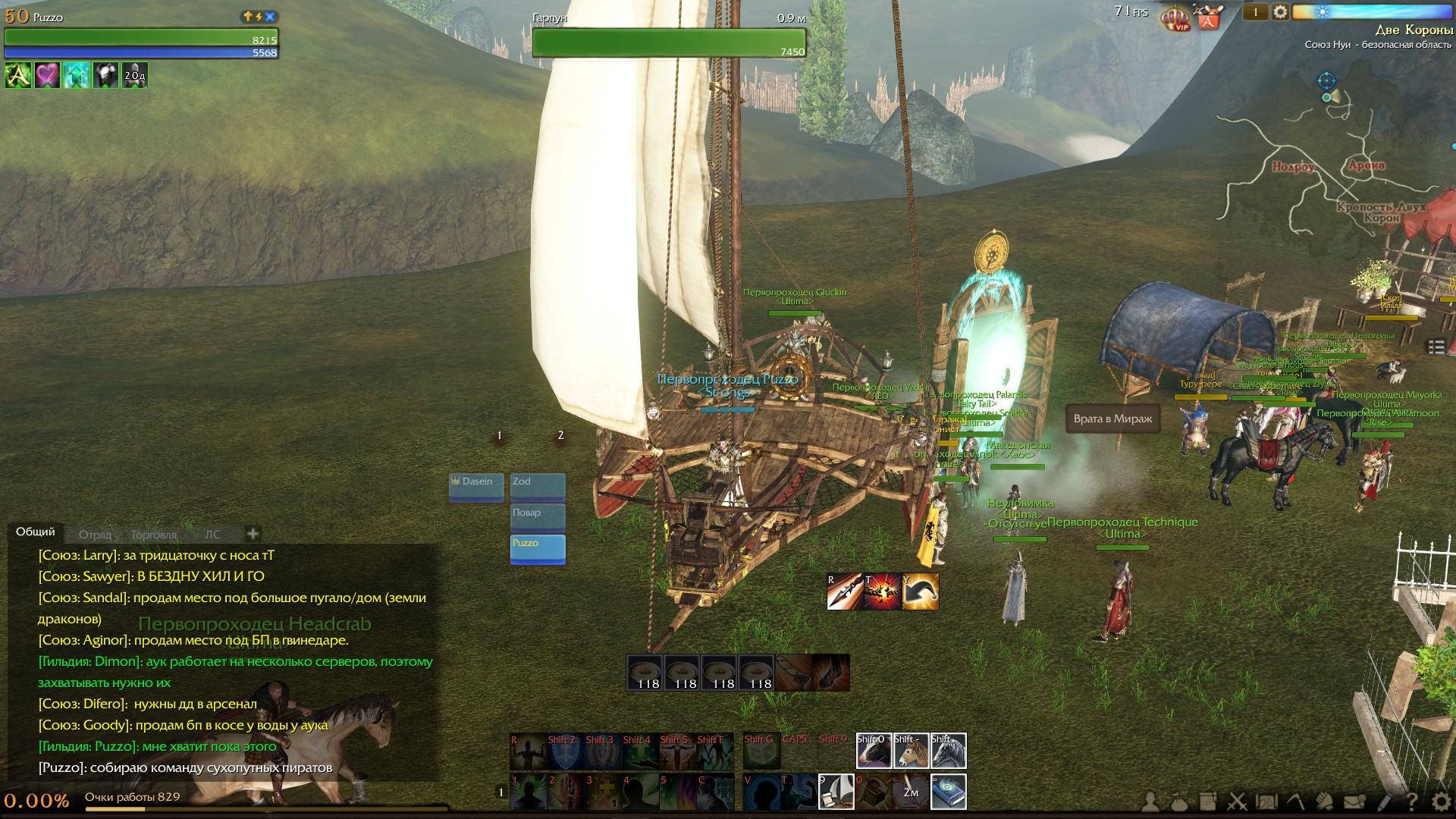1456x819 pixels.
Task: Add a new chat tab with plus
Action: pos(253,533)
